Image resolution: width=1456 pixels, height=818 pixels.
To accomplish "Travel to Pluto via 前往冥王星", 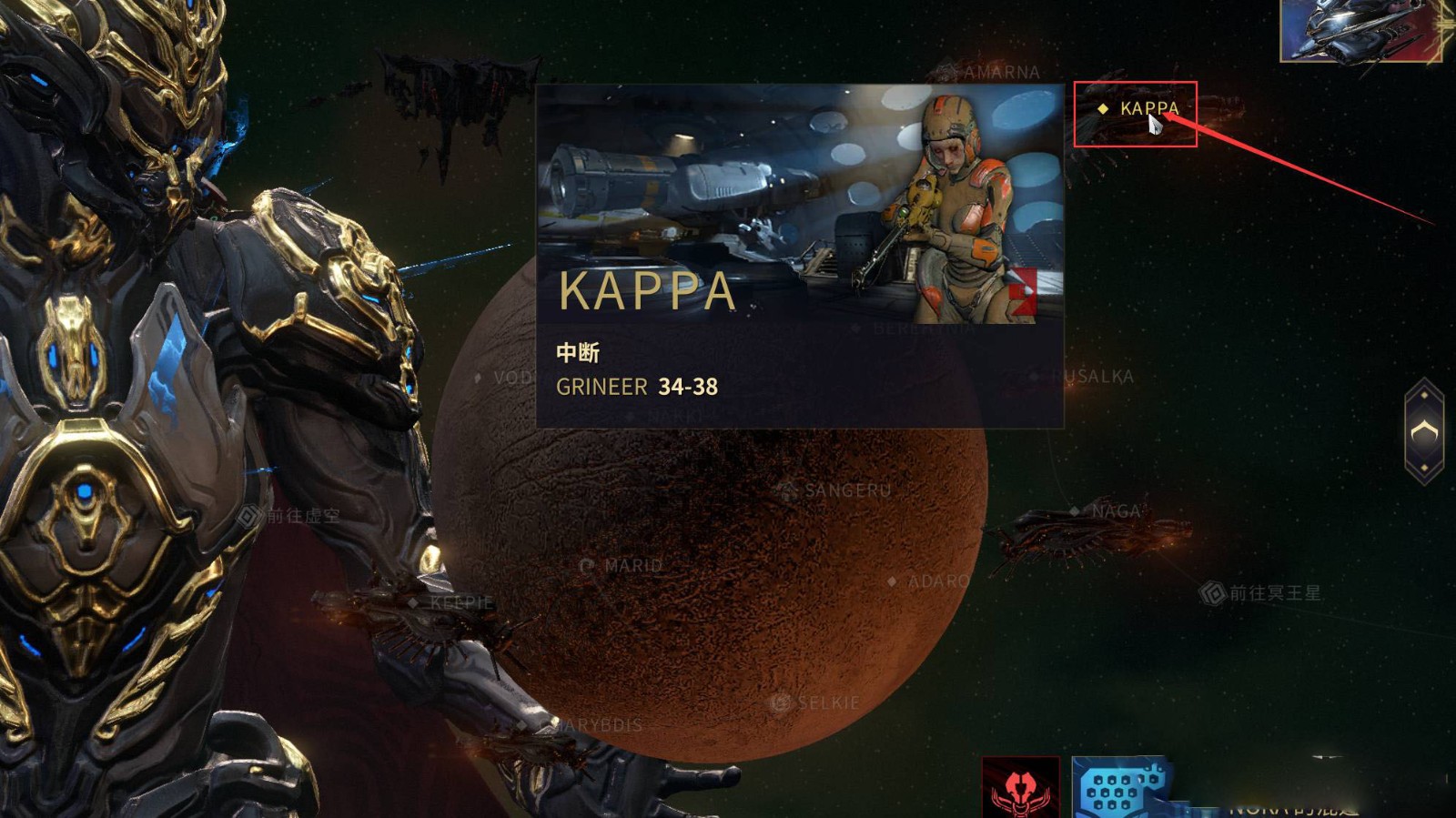I will (x=1273, y=593).
